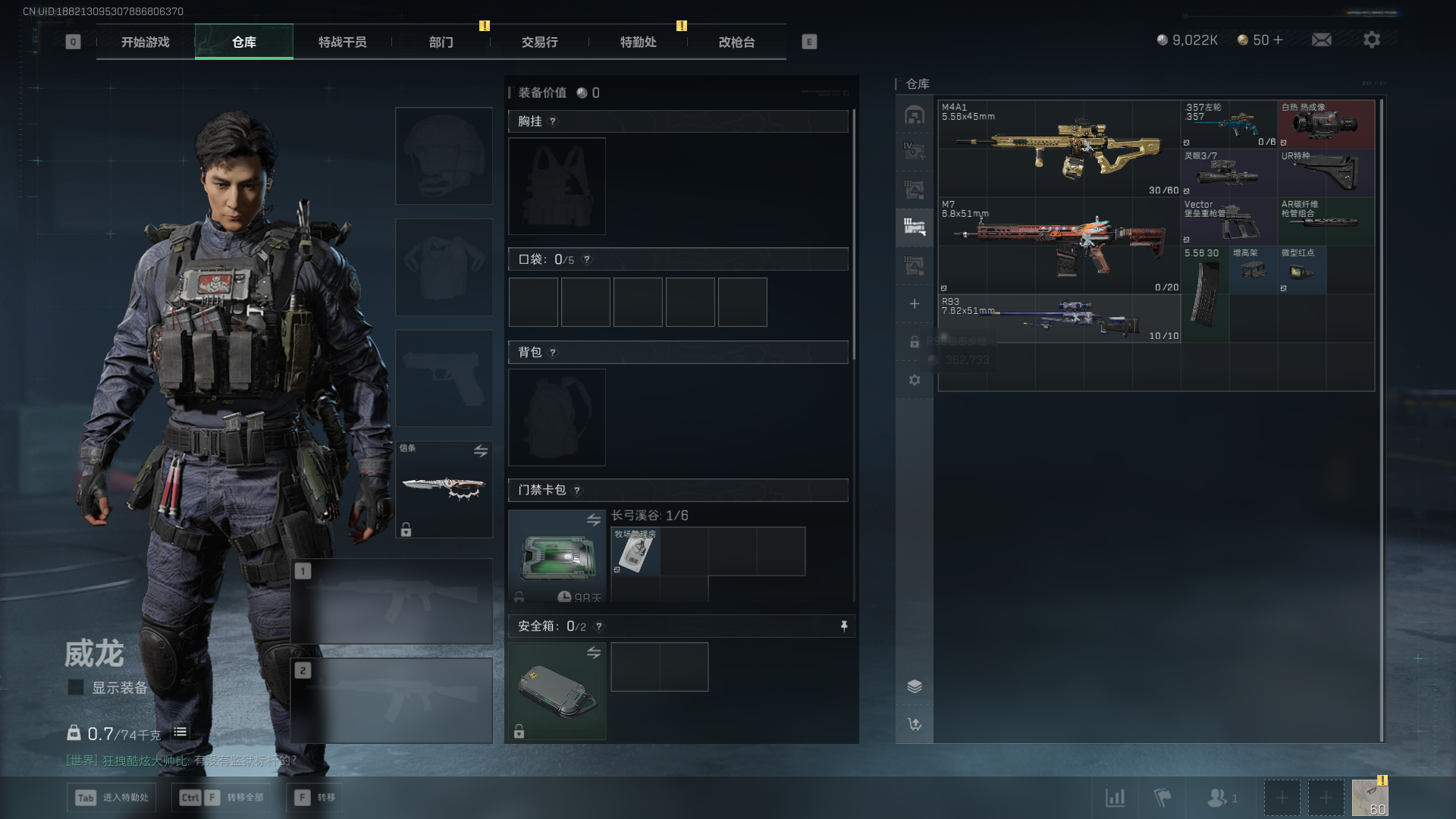Open the 交易行 marketplace tab
This screenshot has height=819, width=1456.
coord(539,42)
